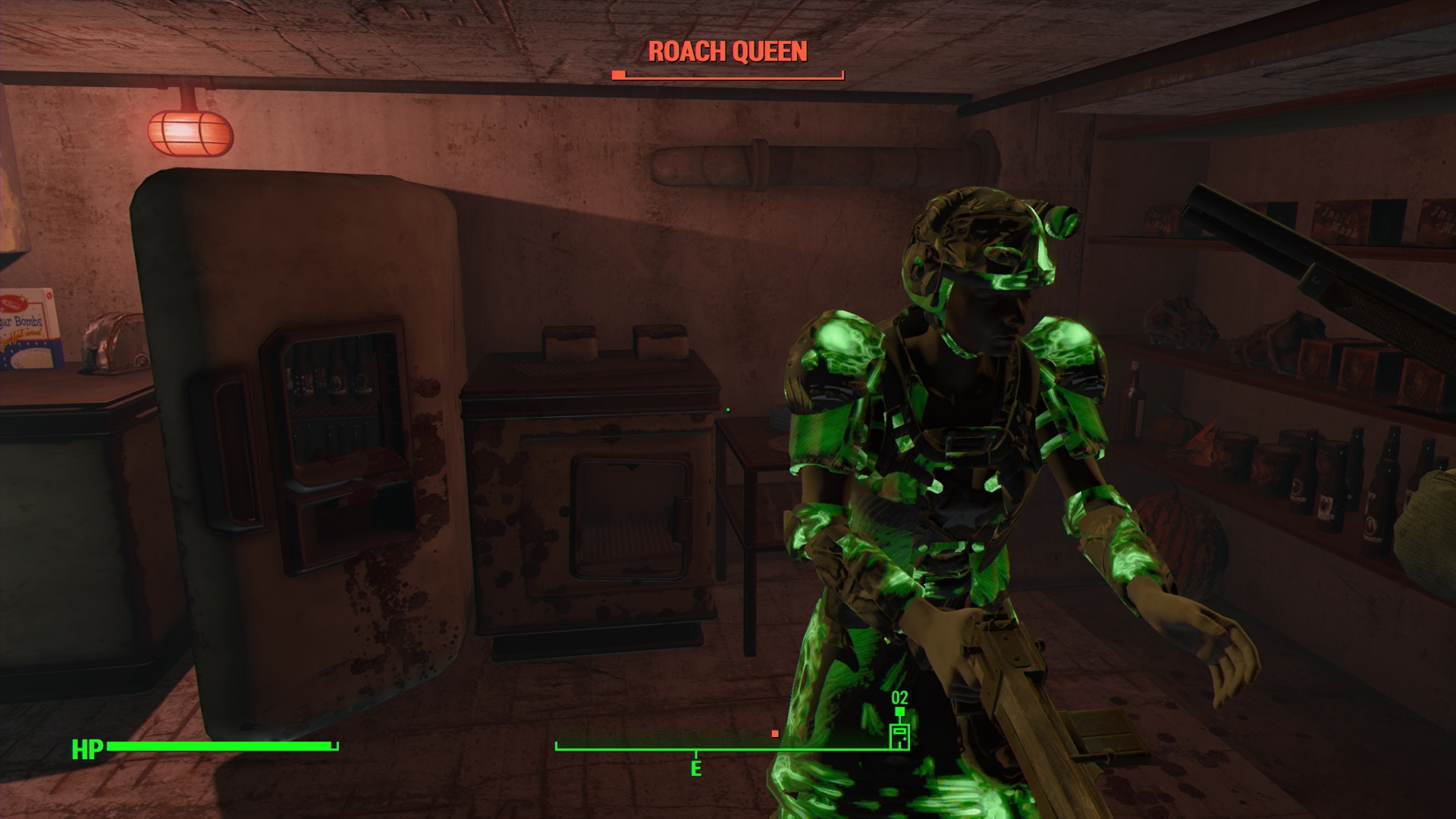
Task: Click the red enemy dot on the compass
Action: point(776,734)
